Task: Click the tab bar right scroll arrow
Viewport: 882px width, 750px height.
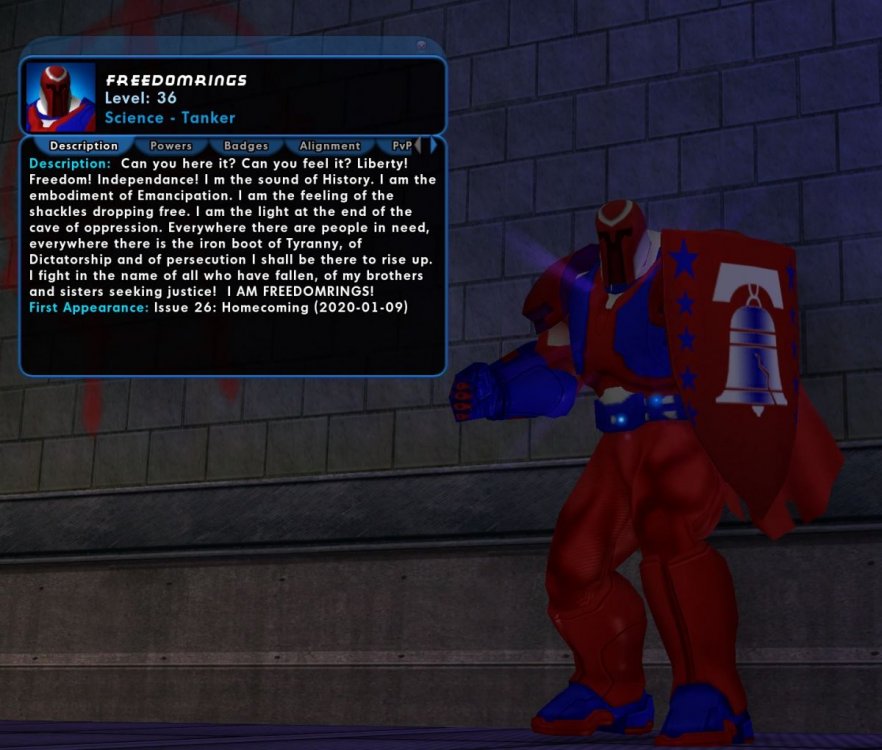Action: click(x=433, y=146)
